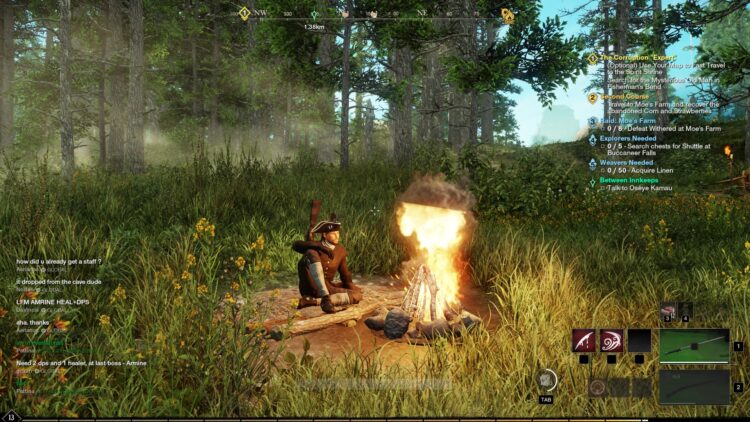Switch to the secondary weapon in slot 2
The height and width of the screenshot is (422, 750).
[x=693, y=386]
